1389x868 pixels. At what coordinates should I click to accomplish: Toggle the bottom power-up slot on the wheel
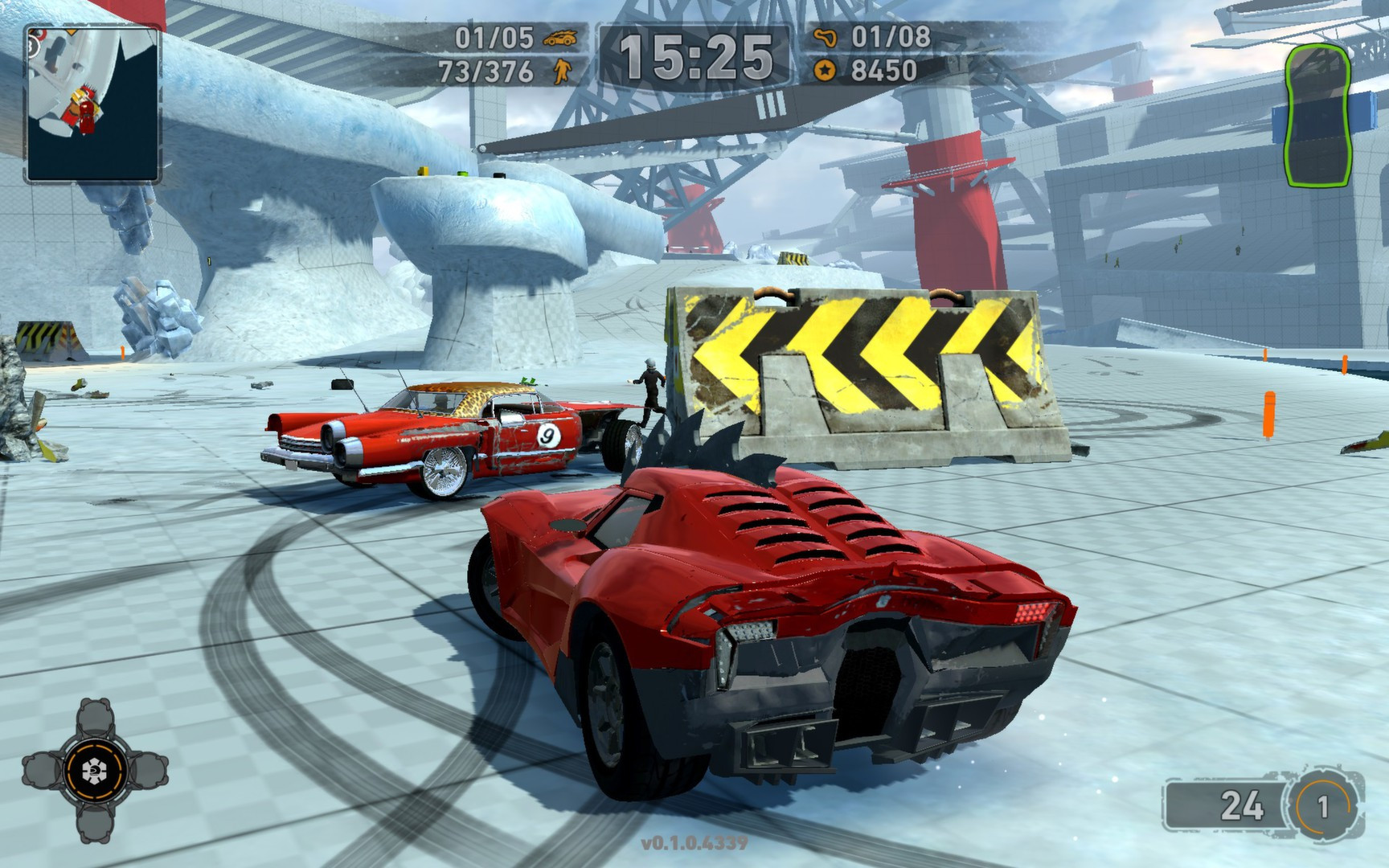96,825
